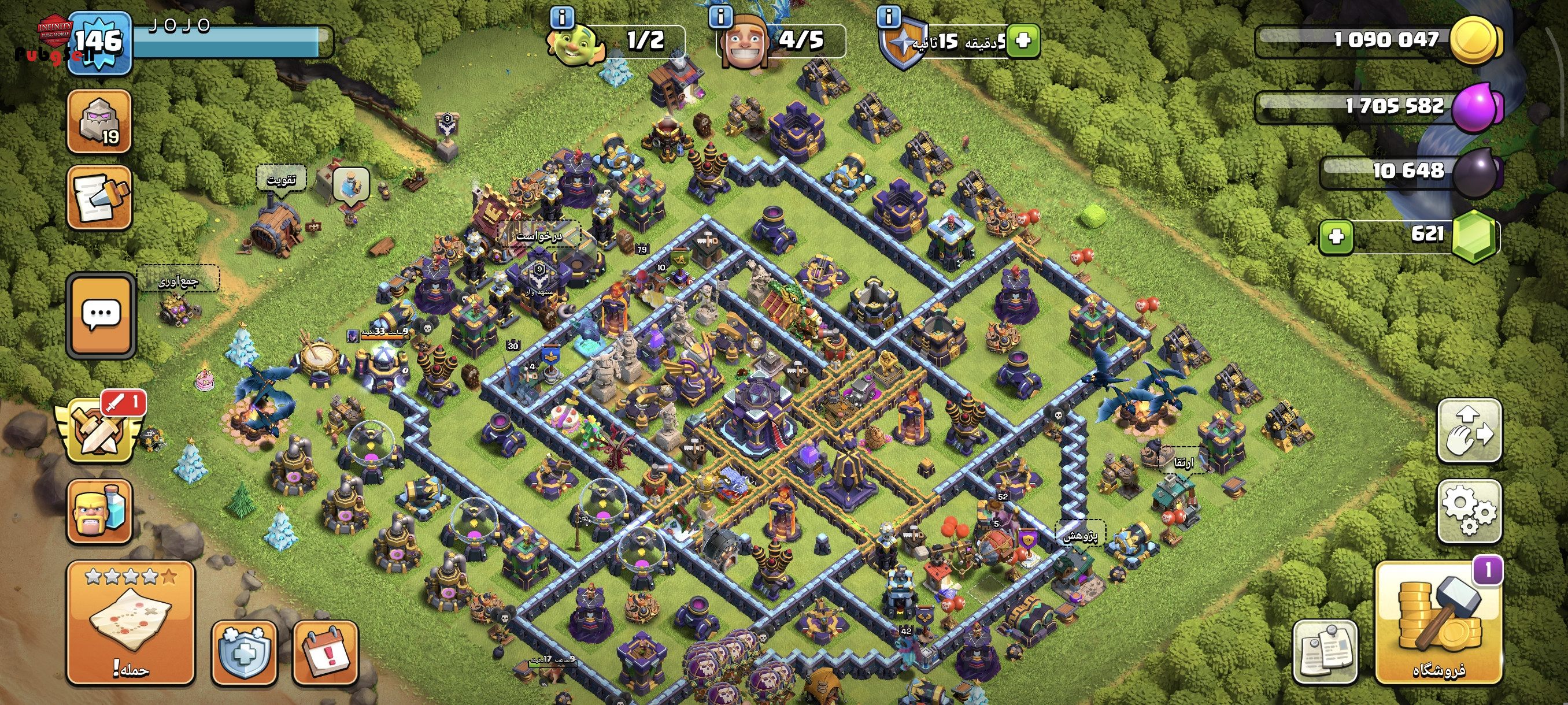
Task: Add more gems with the green plus
Action: pos(1336,236)
